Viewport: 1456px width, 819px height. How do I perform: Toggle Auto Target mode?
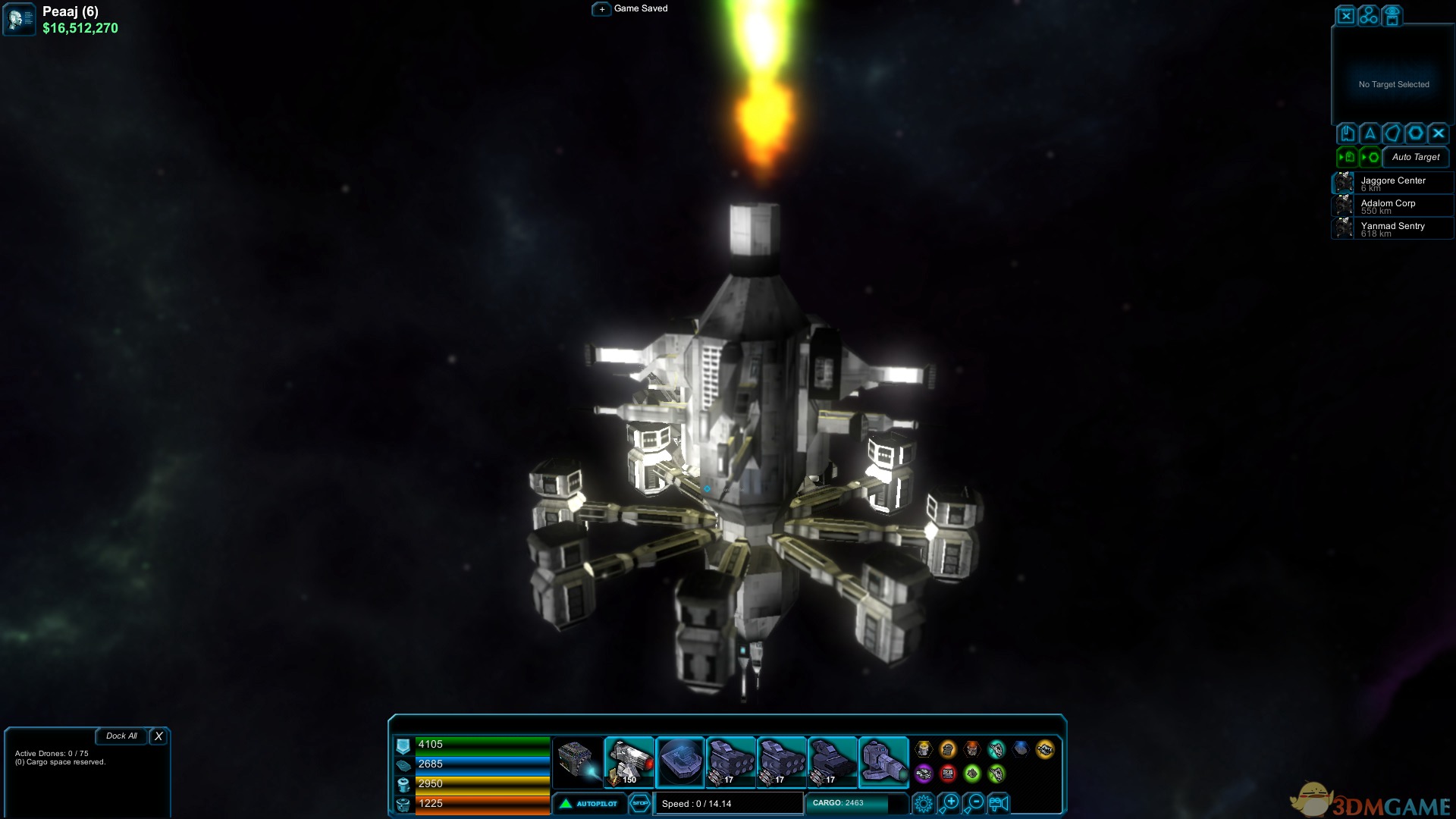click(1415, 158)
